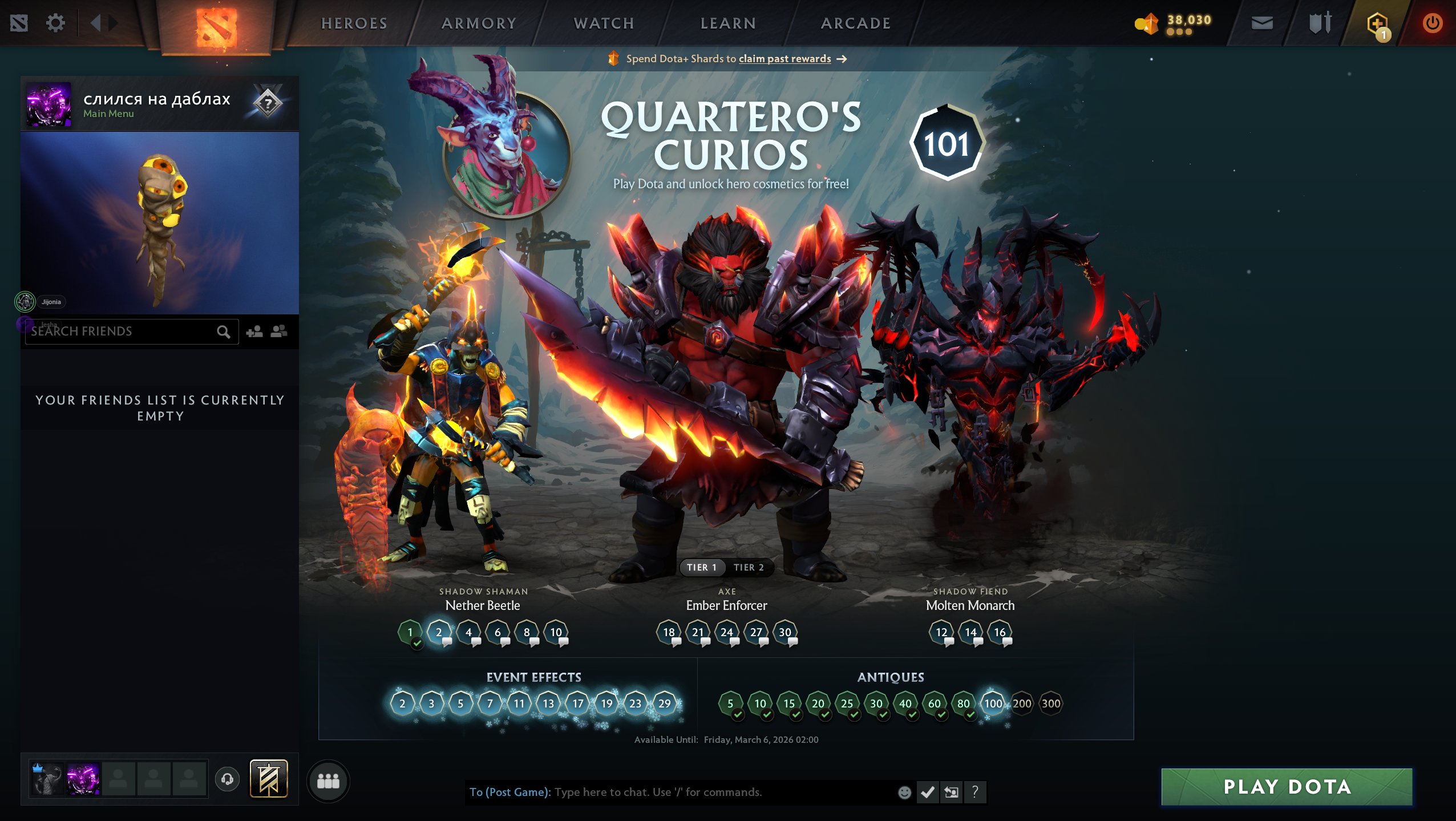Click the mail envelope icon in top bar
Screen dimensions: 1456x821
coord(1263,23)
